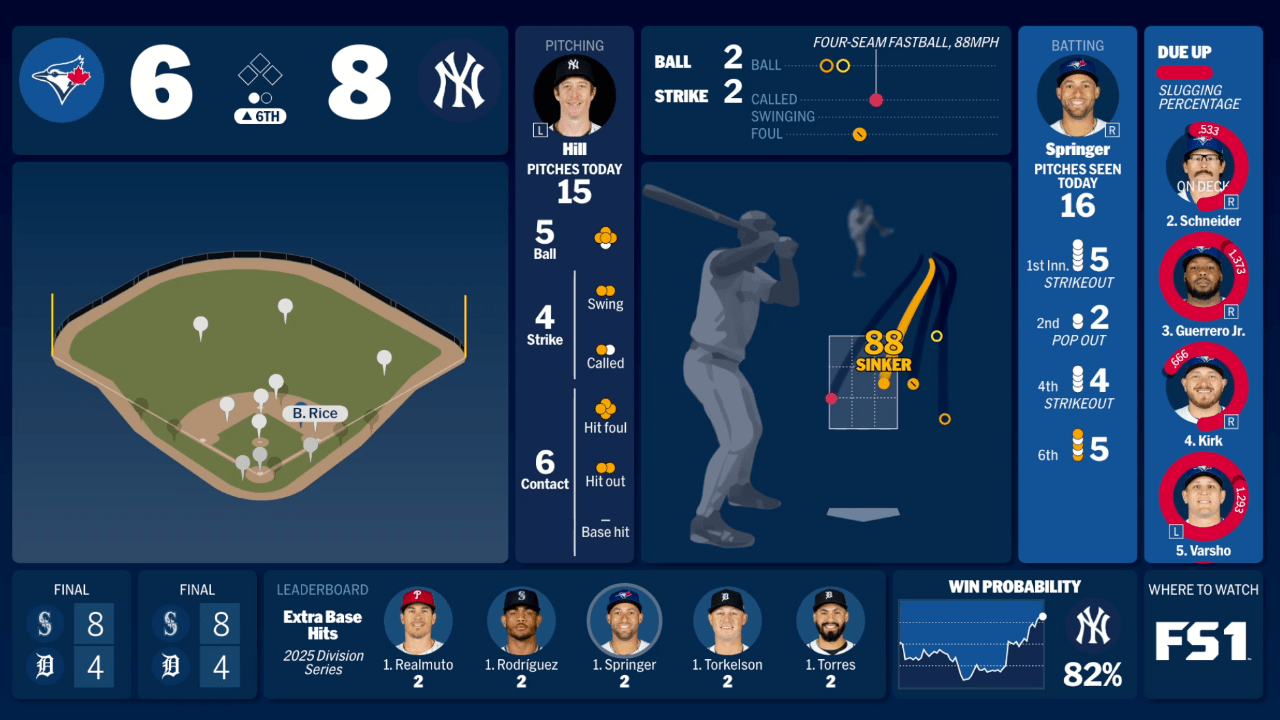View Rodríguez in the leaderboard
Viewport: 1280px width, 720px height.
click(521, 621)
